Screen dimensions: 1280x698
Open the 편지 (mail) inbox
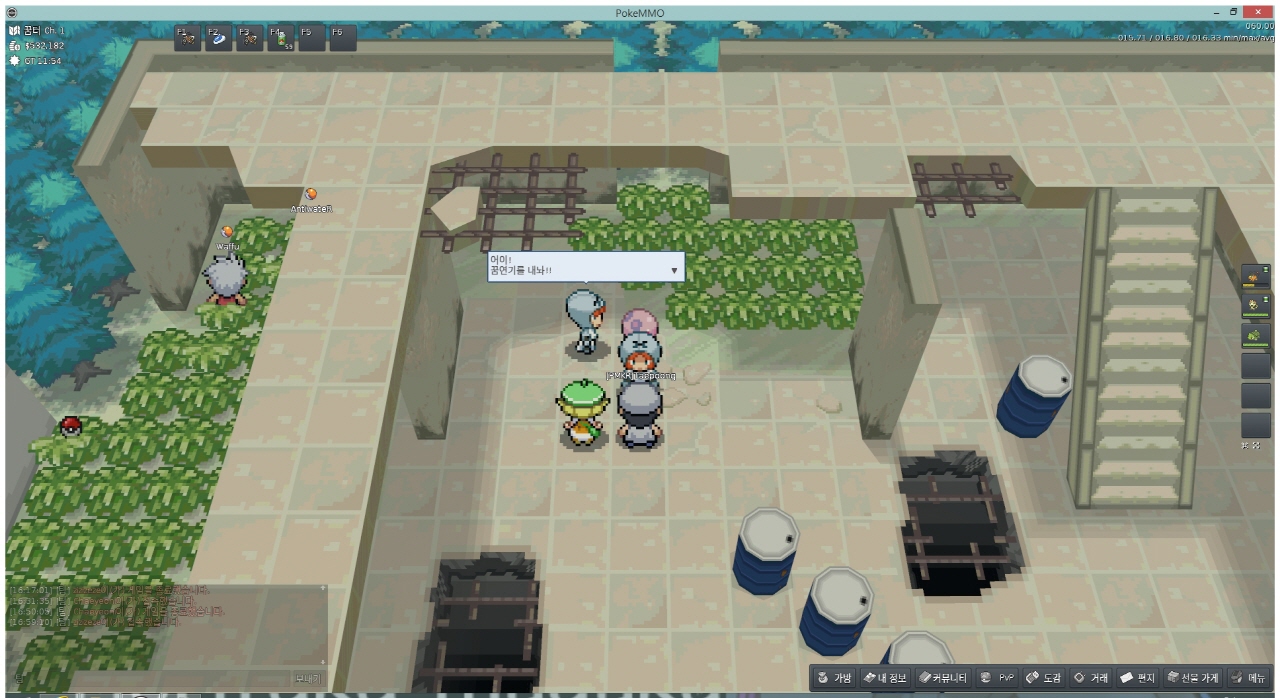(1138, 678)
